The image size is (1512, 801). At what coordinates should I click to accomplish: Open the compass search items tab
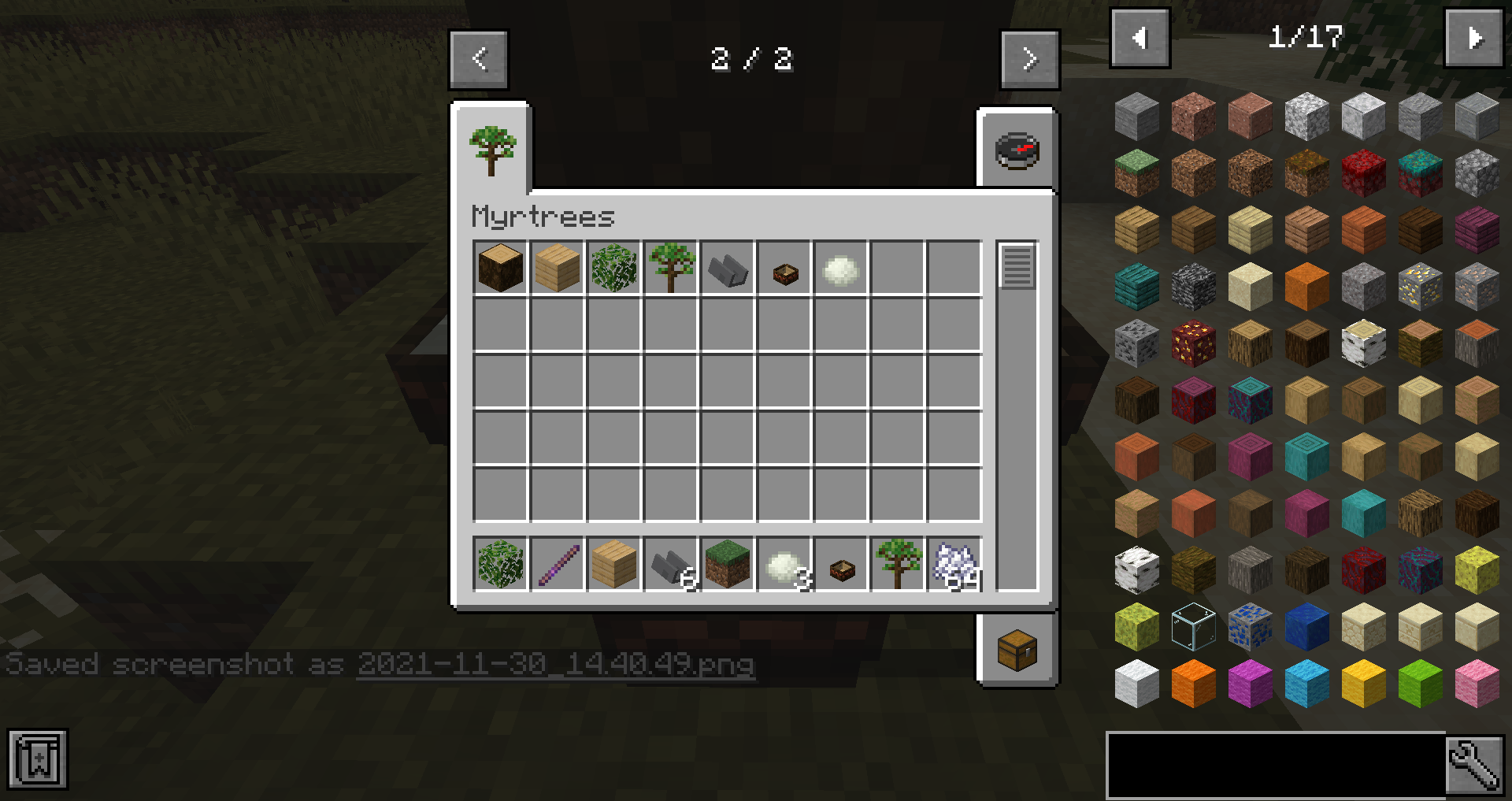(1017, 150)
